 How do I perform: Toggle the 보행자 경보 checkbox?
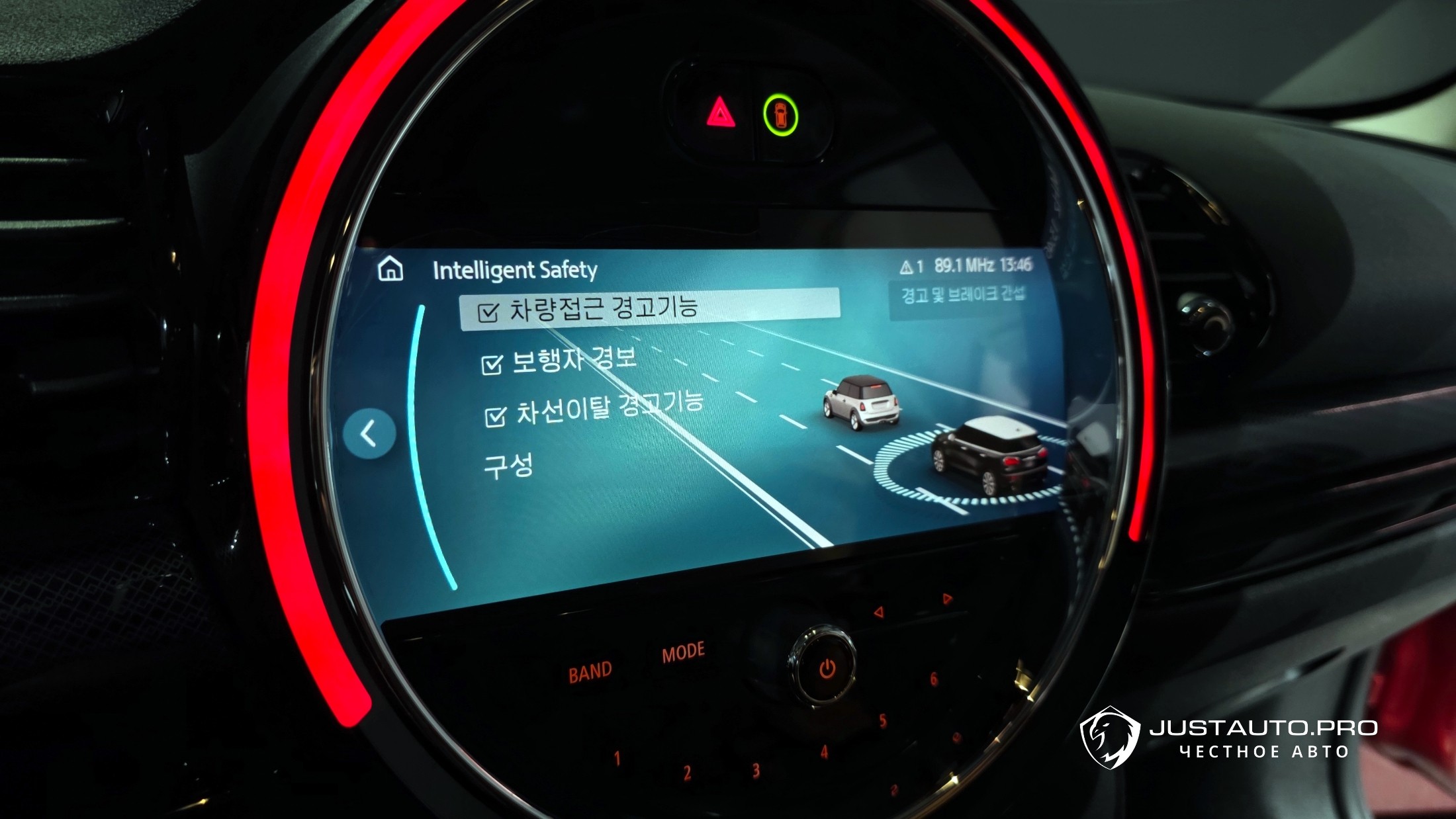pyautogui.click(x=492, y=365)
